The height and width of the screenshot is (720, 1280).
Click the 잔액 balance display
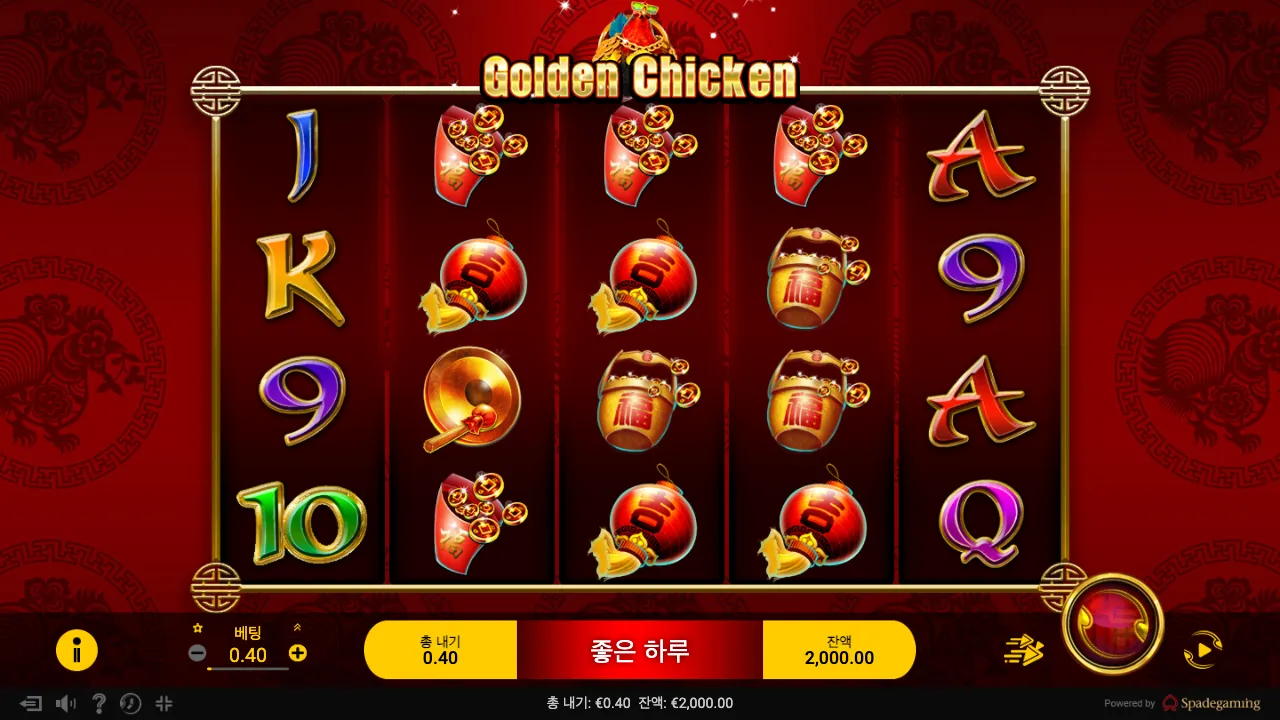coord(839,649)
